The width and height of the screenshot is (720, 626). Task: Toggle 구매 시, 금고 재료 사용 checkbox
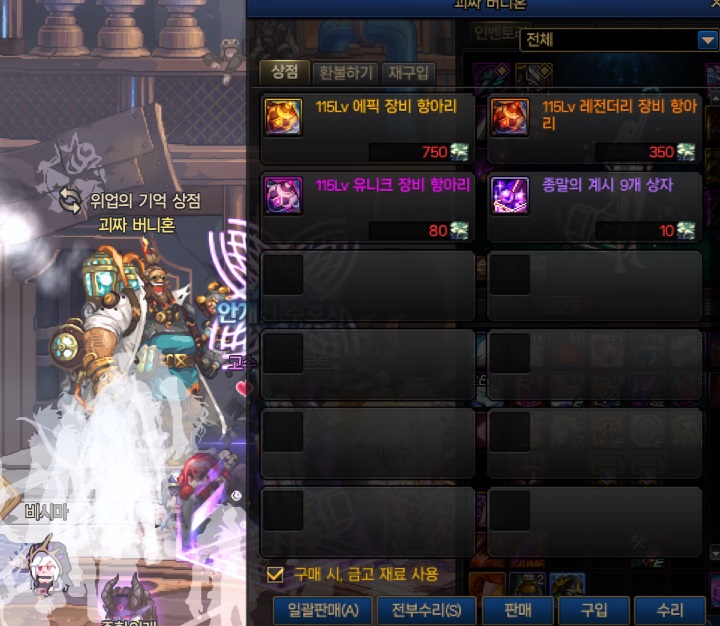click(275, 575)
